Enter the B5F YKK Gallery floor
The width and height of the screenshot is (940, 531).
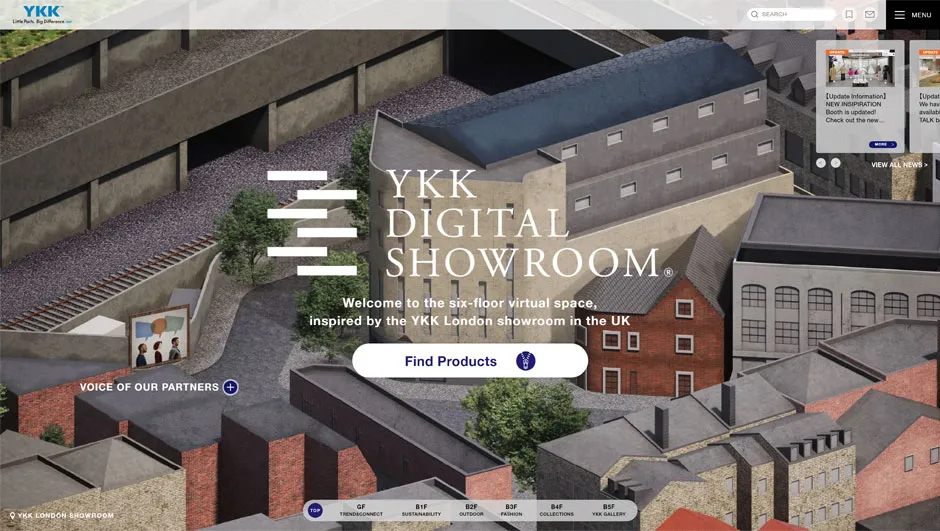coord(608,510)
